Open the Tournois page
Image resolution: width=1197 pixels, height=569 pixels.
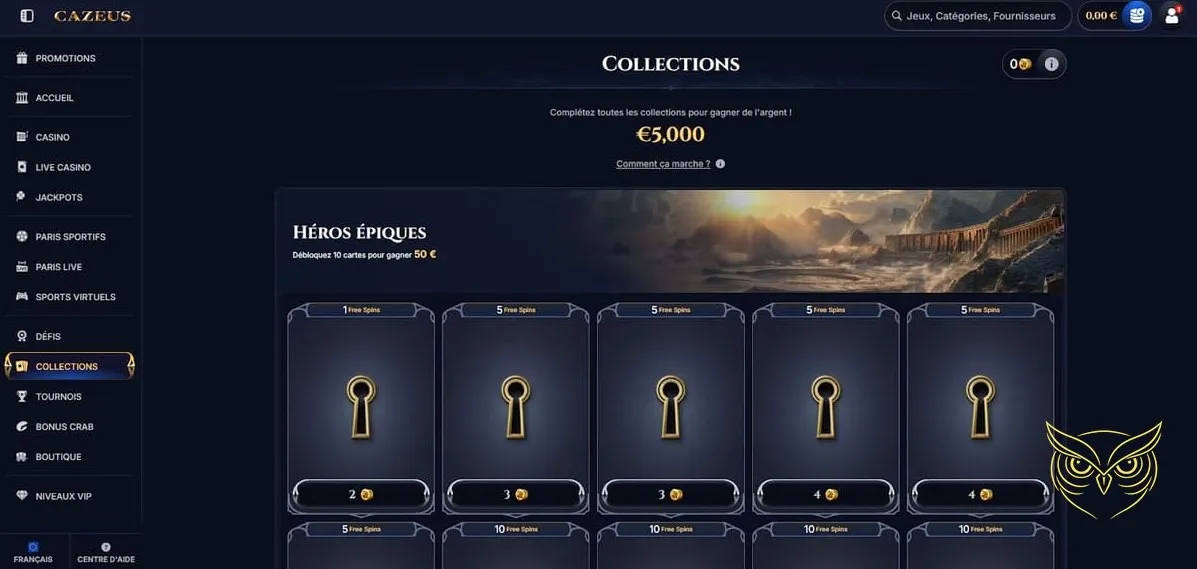(58, 397)
